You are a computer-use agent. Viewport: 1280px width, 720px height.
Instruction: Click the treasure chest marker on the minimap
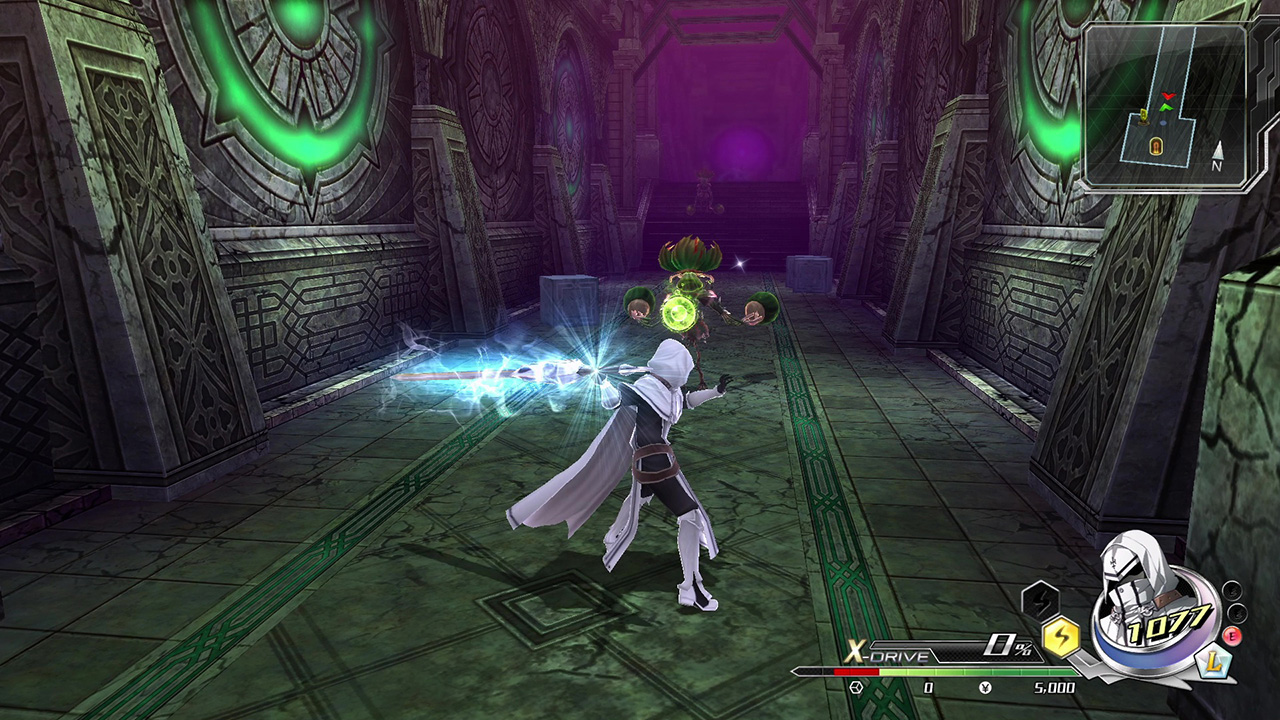(x=1143, y=118)
